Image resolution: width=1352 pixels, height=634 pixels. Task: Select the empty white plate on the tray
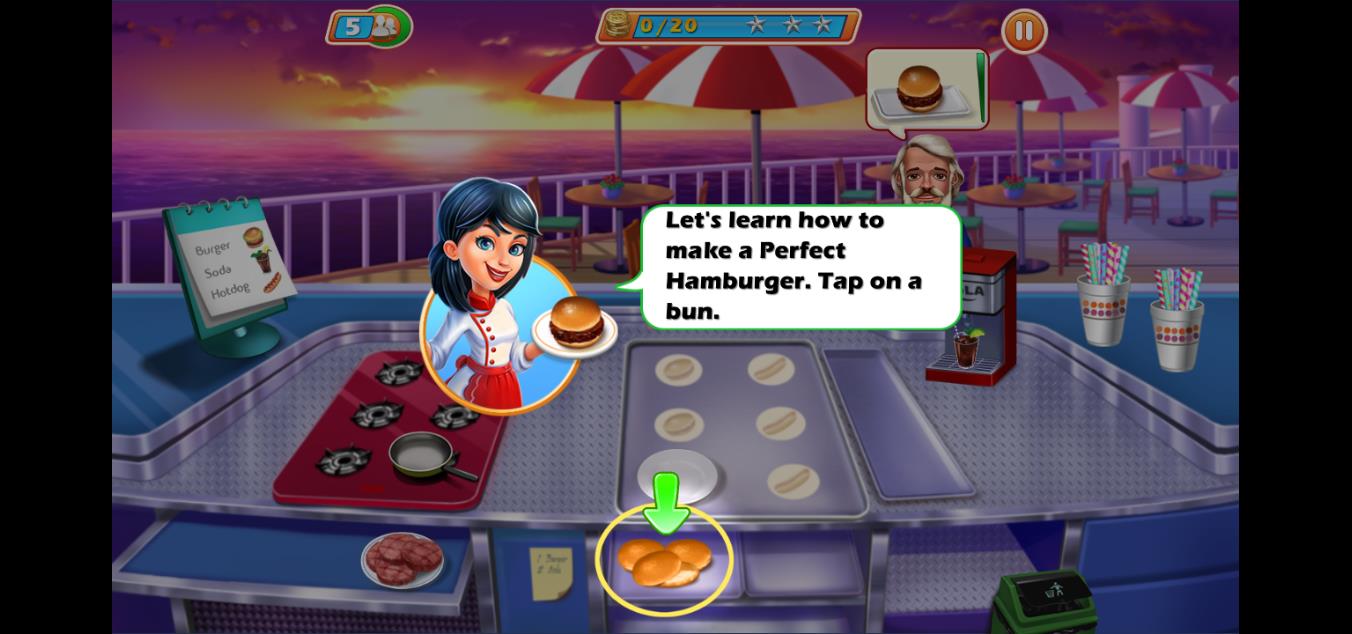[x=677, y=476]
